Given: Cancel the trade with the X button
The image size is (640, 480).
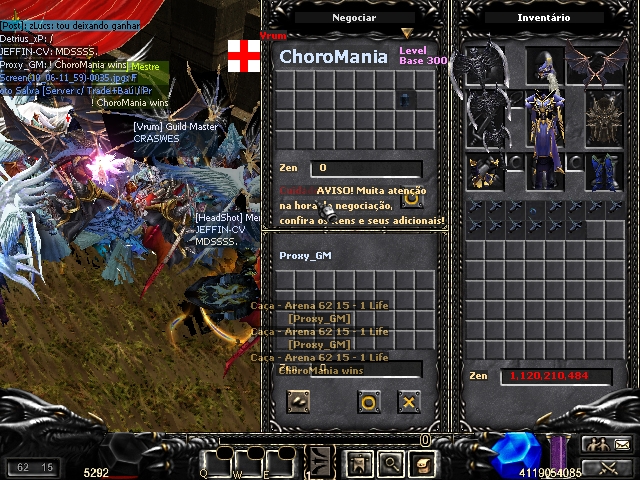Looking at the screenshot, I should click(408, 402).
